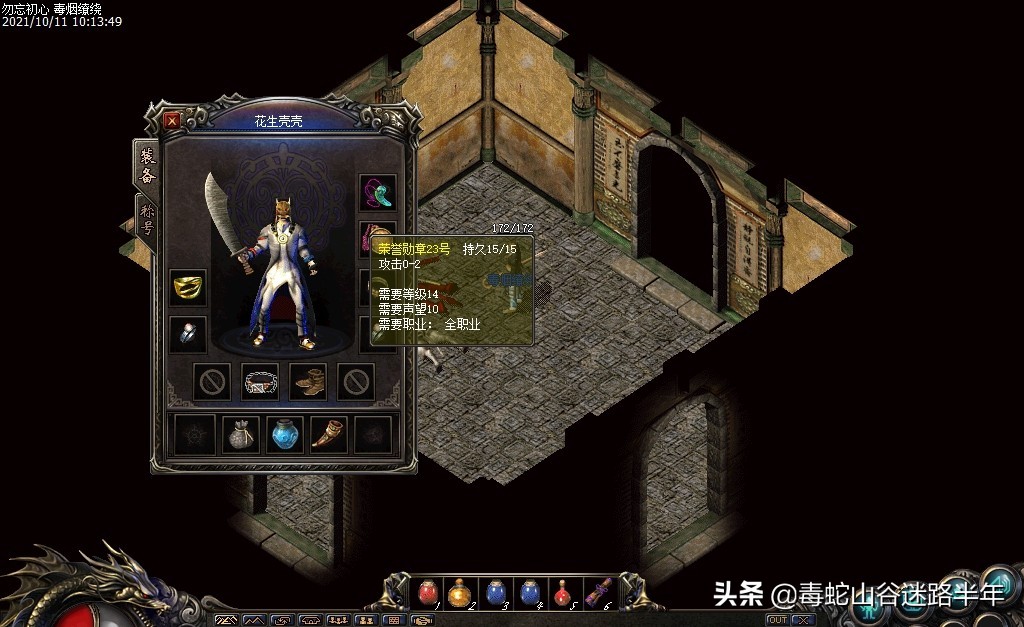Choose the belt equipment slot
1024x627 pixels.
pyautogui.click(x=260, y=381)
